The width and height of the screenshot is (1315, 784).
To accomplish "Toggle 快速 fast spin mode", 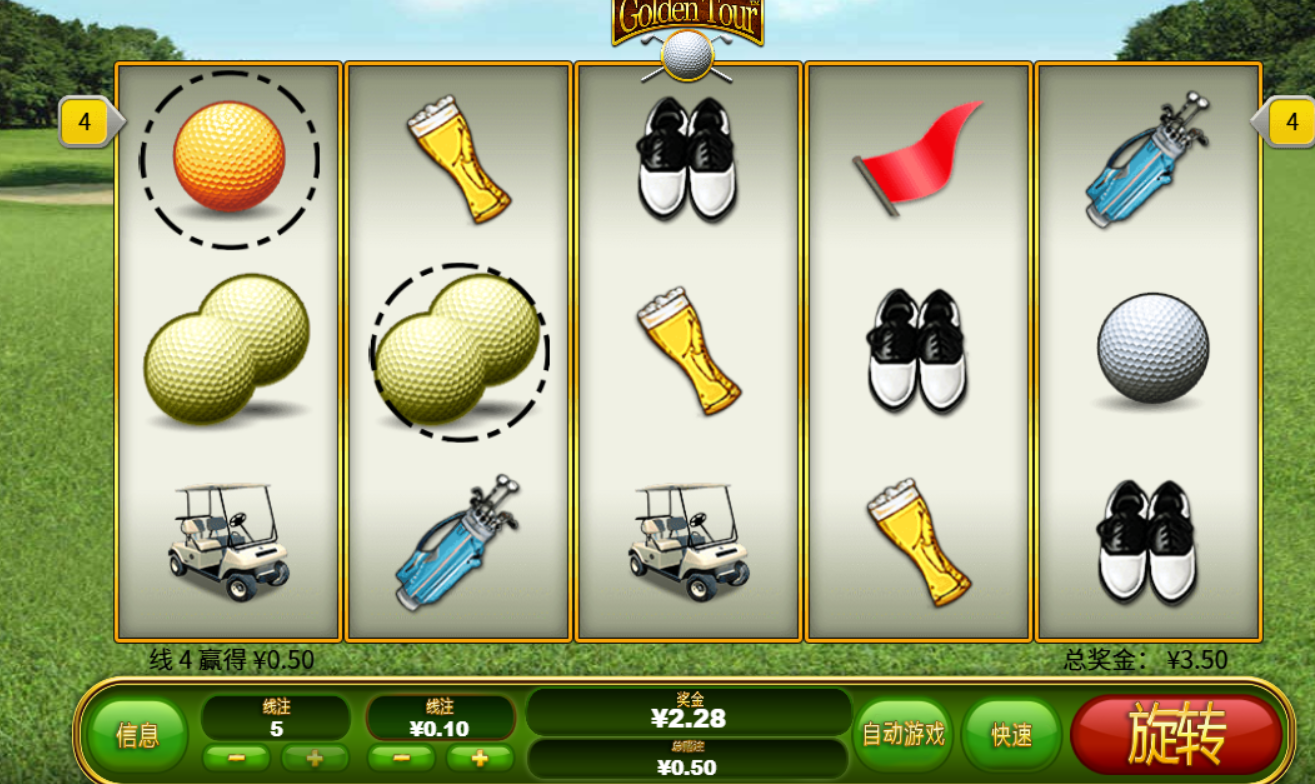I will [1011, 735].
